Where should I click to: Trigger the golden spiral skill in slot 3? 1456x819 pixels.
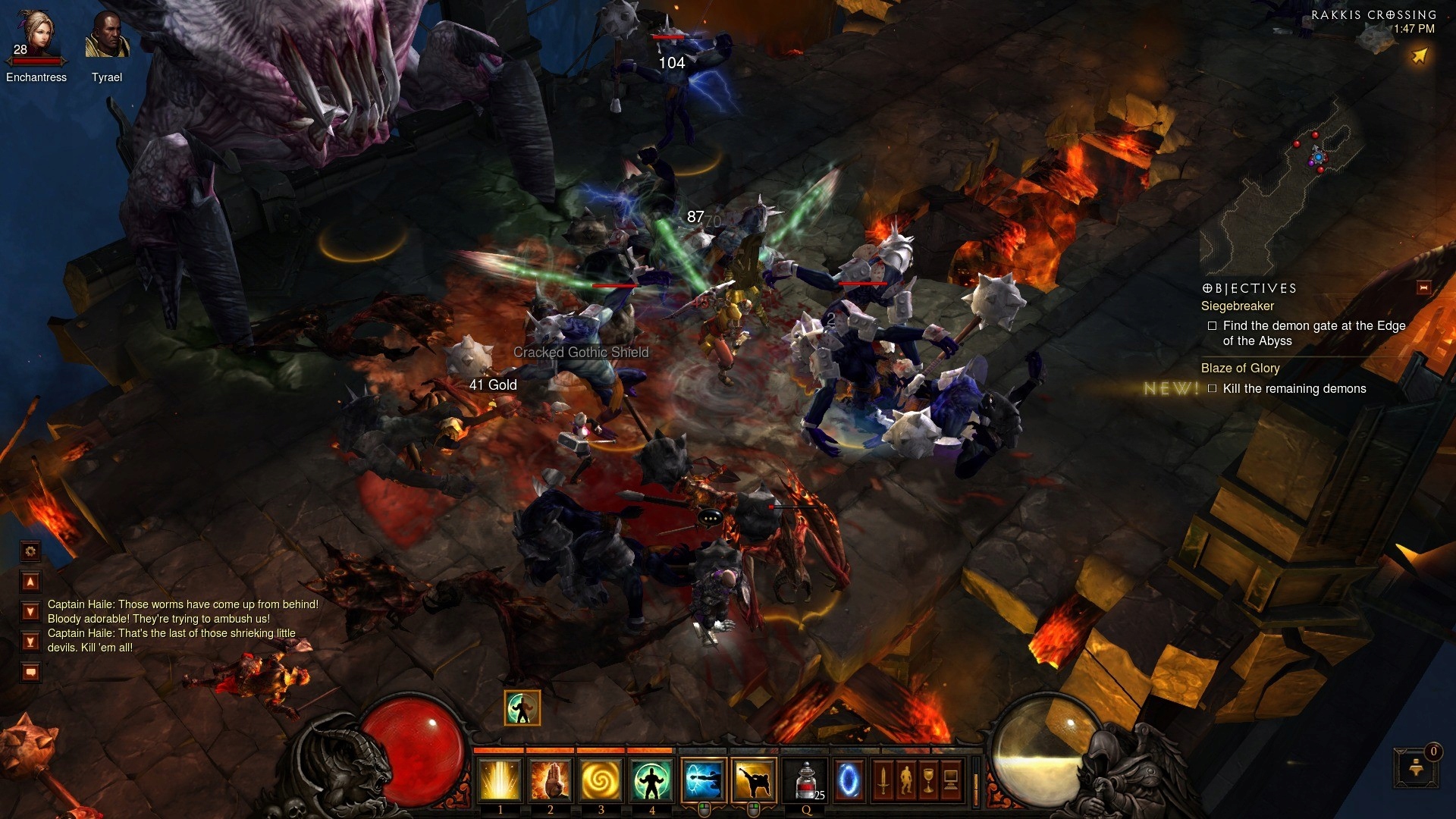tap(601, 780)
